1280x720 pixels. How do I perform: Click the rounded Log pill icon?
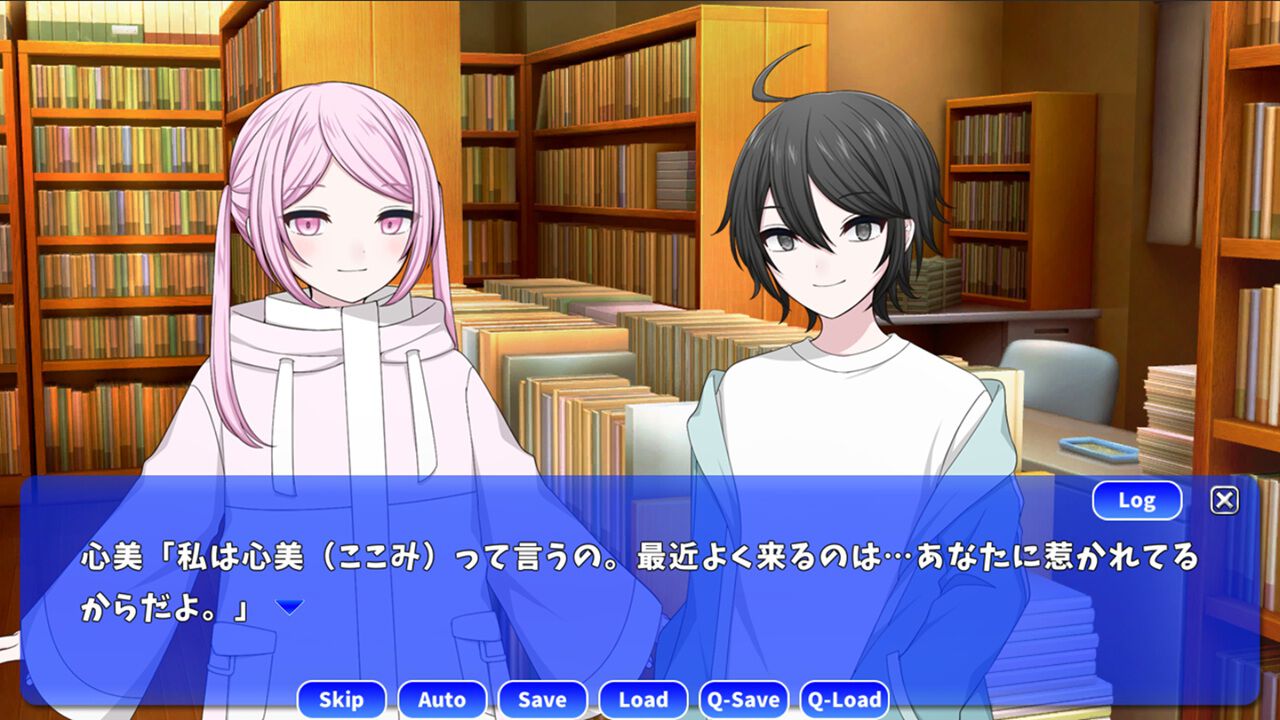(1138, 501)
